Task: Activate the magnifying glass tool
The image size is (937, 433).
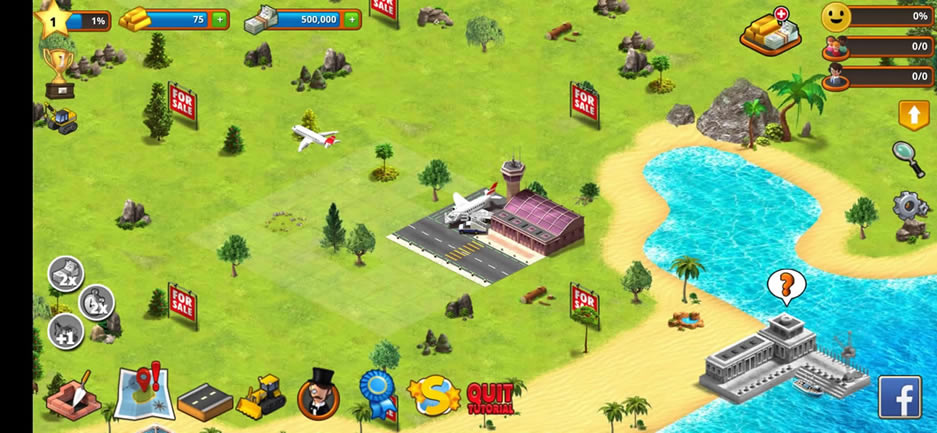Action: 908,158
